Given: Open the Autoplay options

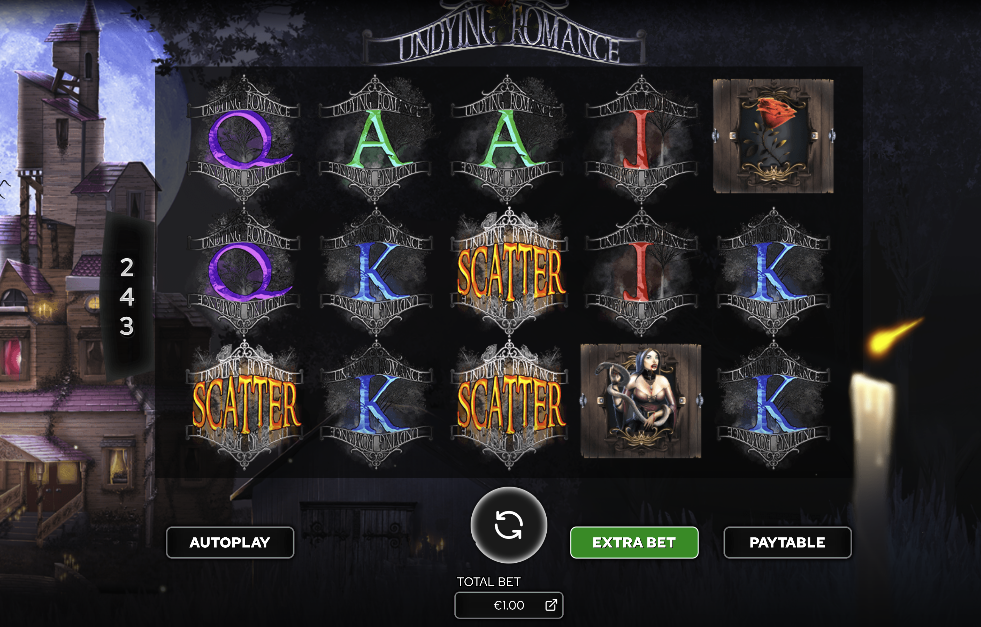Looking at the screenshot, I should point(230,542).
